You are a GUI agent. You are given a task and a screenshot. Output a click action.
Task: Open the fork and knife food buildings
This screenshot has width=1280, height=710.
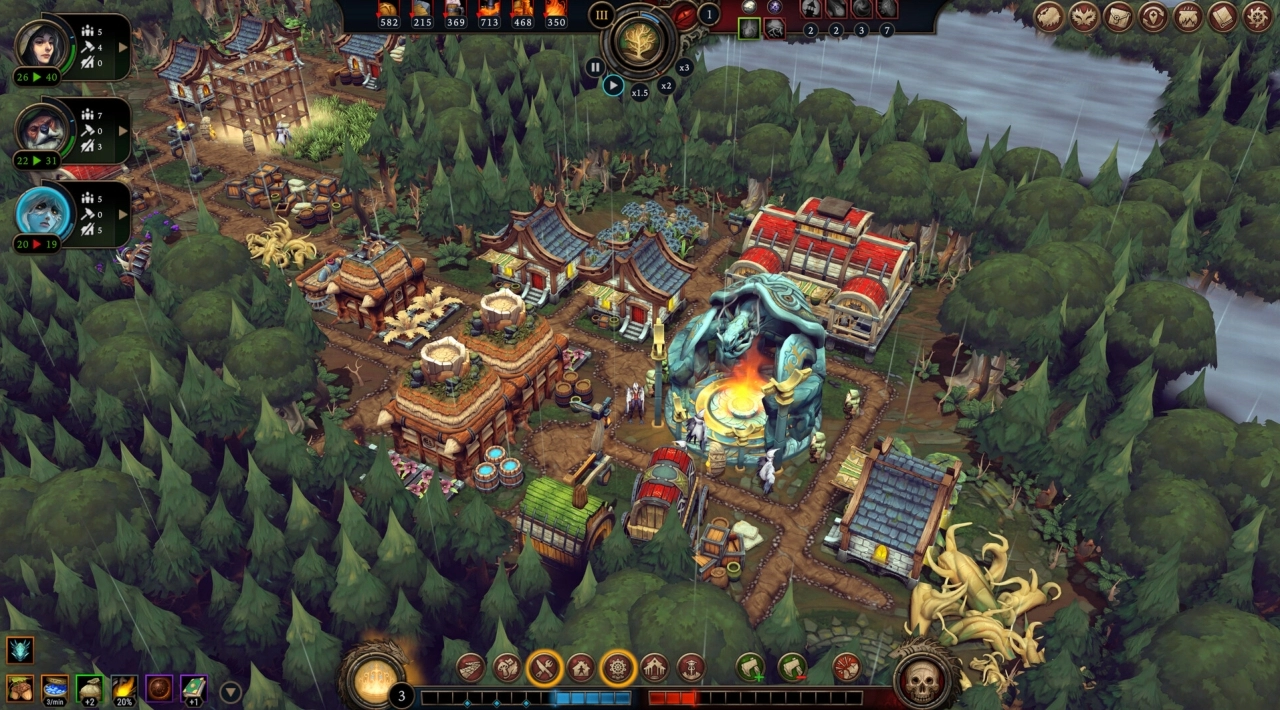click(x=544, y=667)
